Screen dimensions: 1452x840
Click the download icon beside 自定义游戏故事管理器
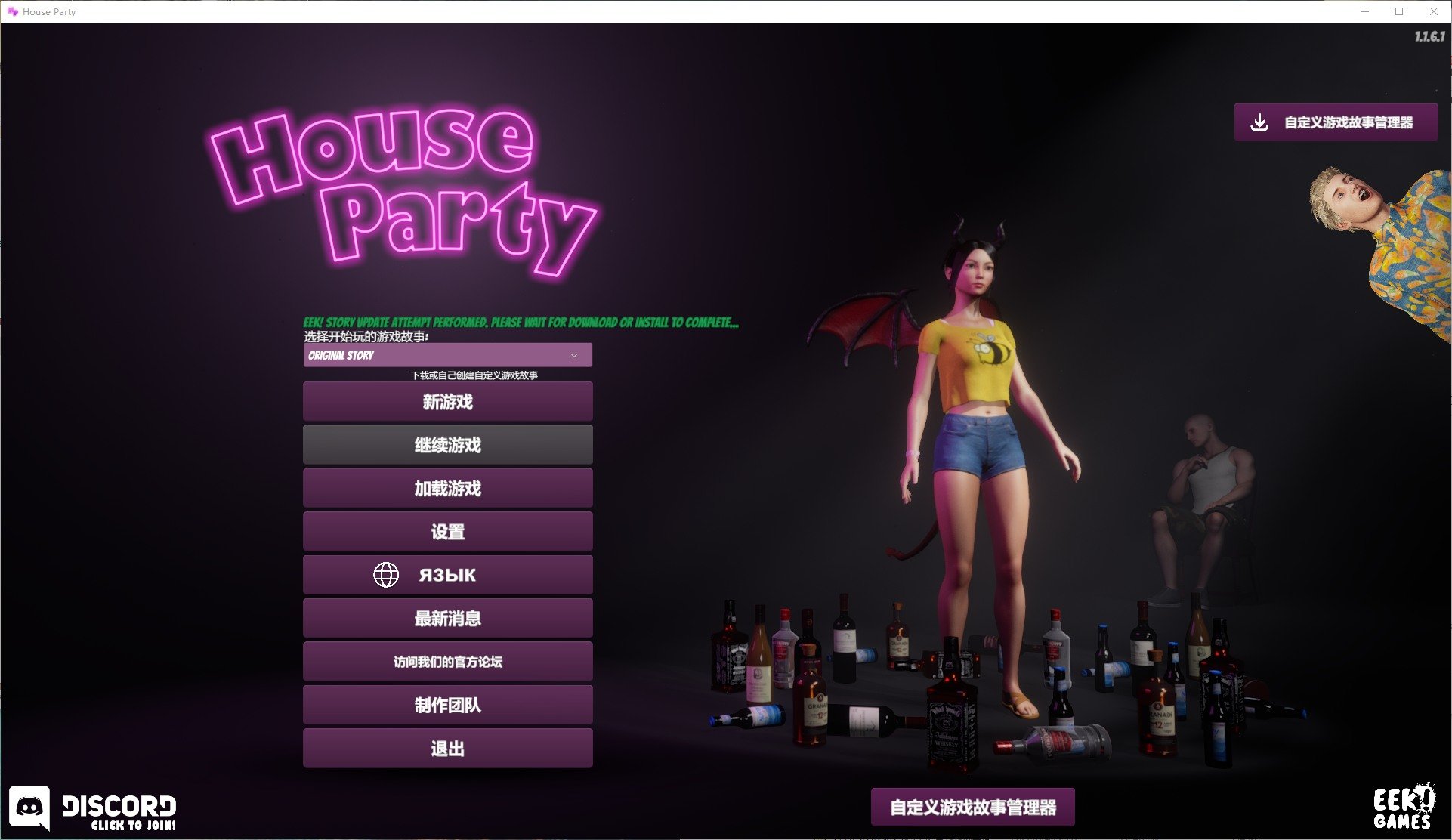(x=1259, y=122)
